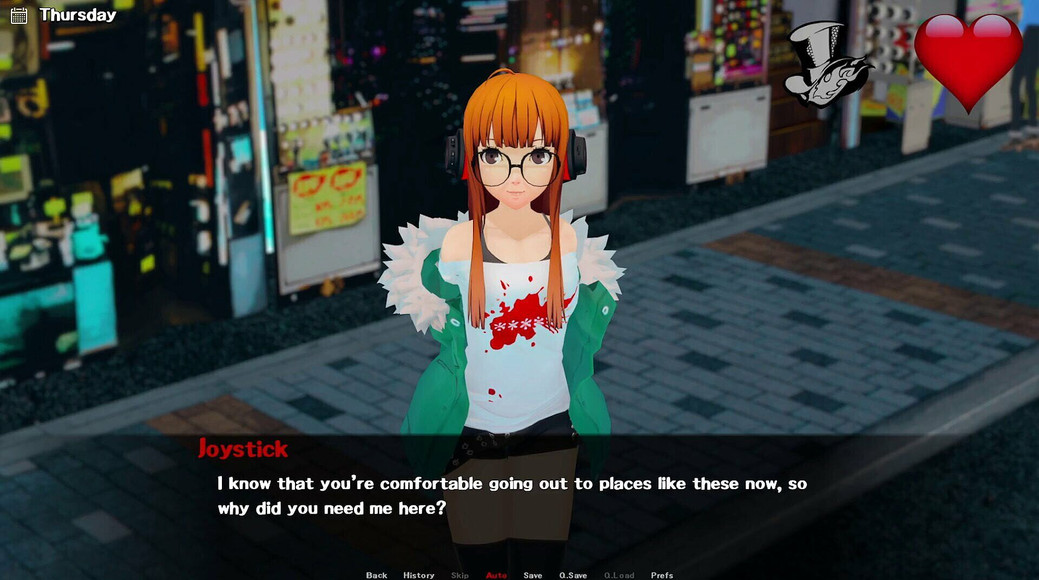Quick save with Q.Save
The image size is (1039, 580).
[573, 575]
